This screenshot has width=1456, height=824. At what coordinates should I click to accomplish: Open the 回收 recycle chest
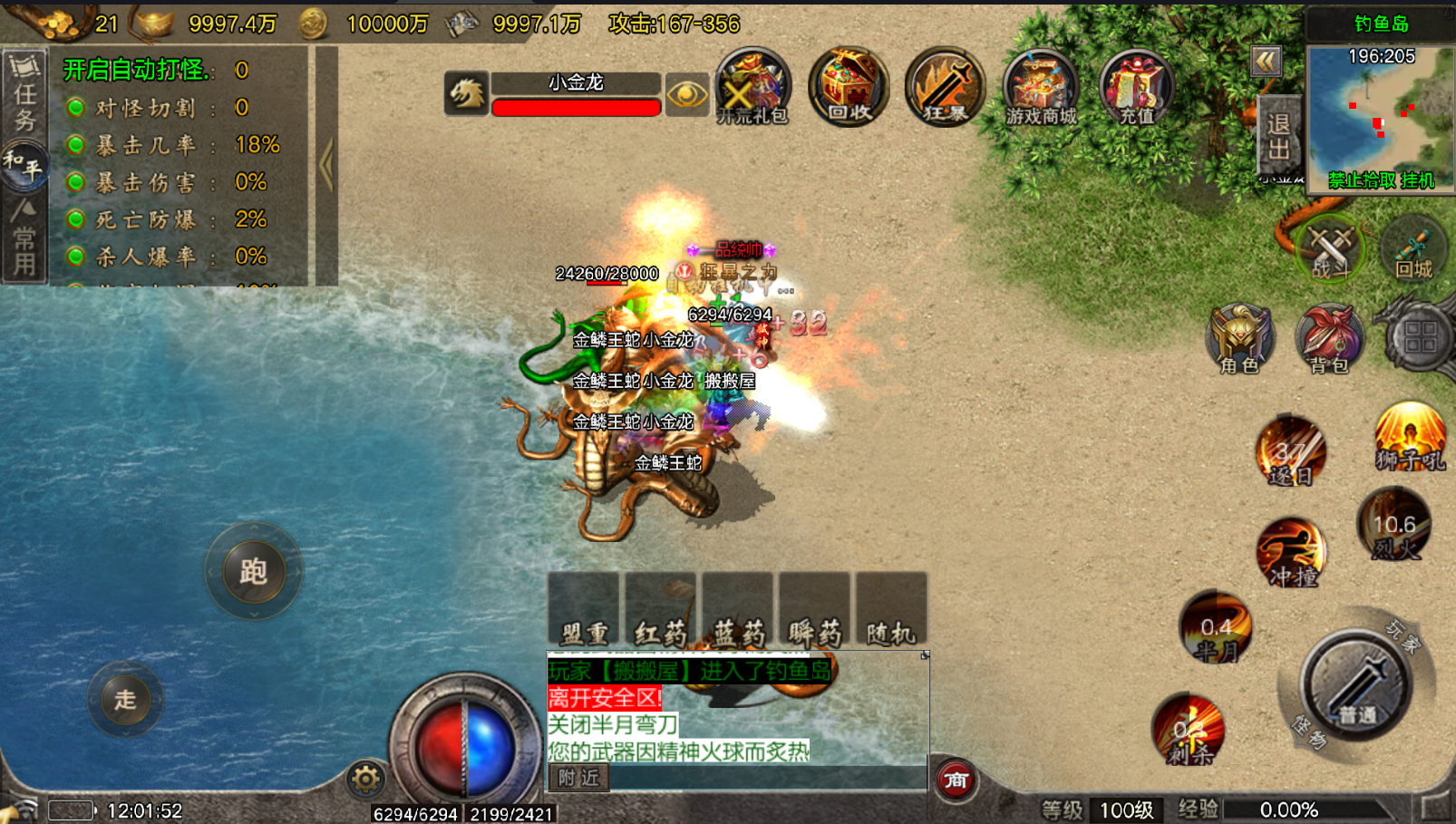pyautogui.click(x=849, y=87)
